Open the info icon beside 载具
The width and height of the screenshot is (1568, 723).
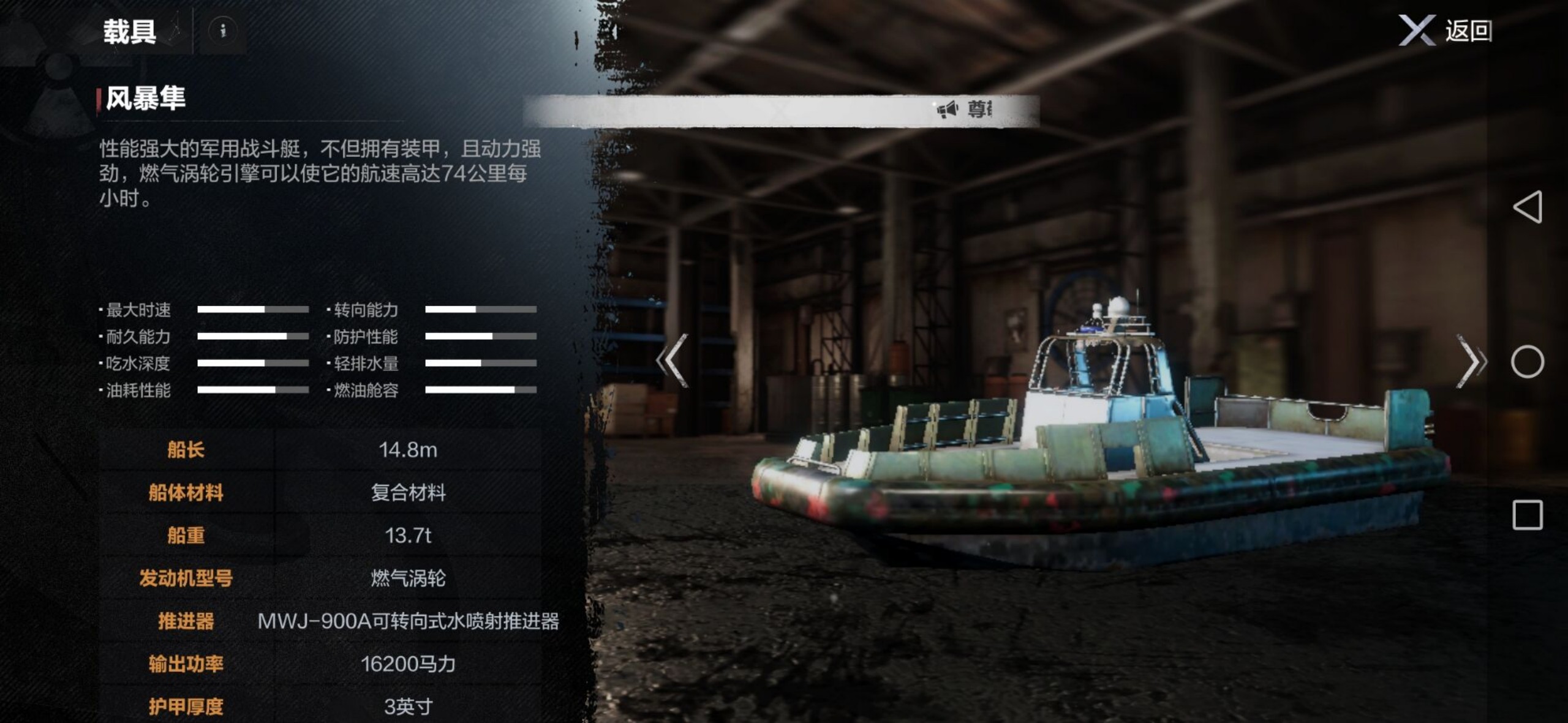[223, 30]
